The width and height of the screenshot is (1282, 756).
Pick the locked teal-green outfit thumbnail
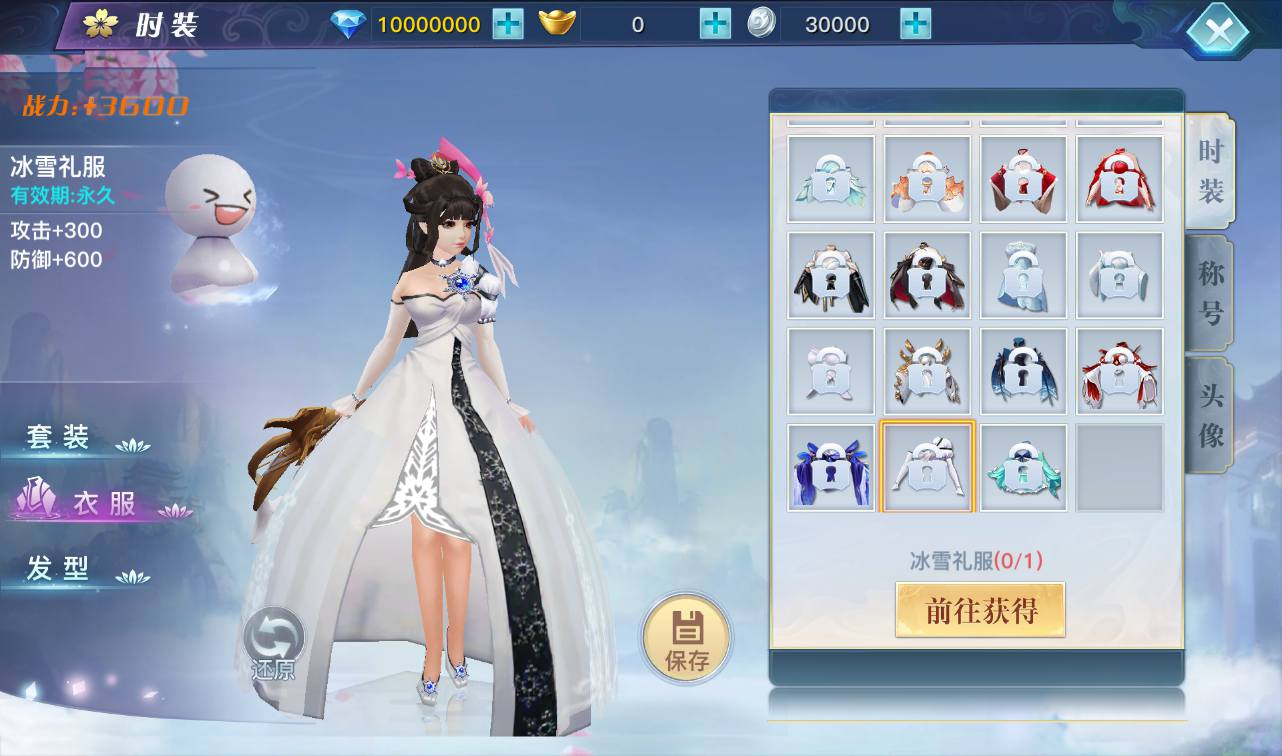[1023, 468]
